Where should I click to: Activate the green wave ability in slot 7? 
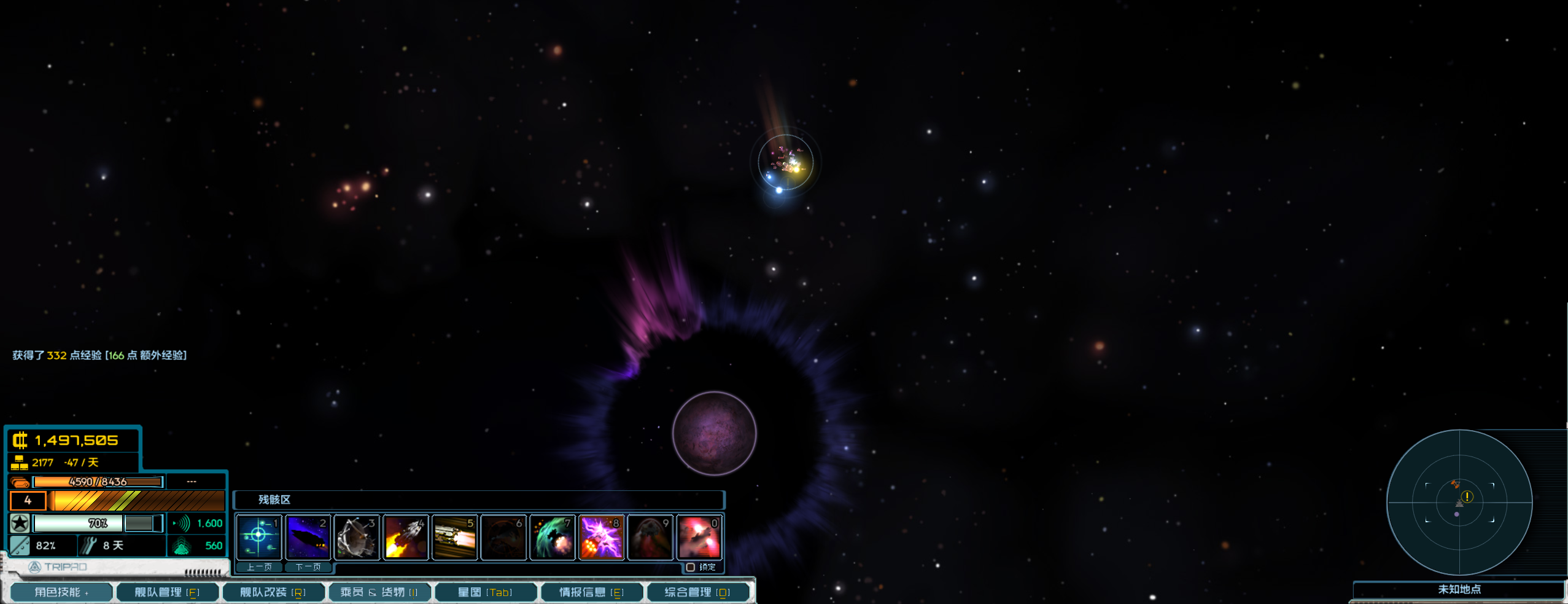(x=553, y=537)
